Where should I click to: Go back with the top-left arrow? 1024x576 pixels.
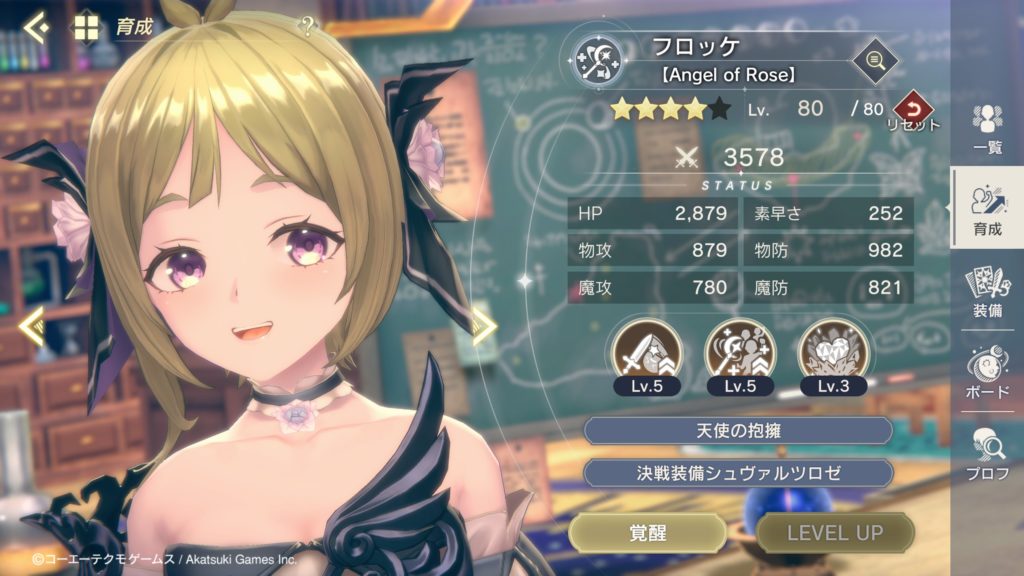click(x=36, y=27)
